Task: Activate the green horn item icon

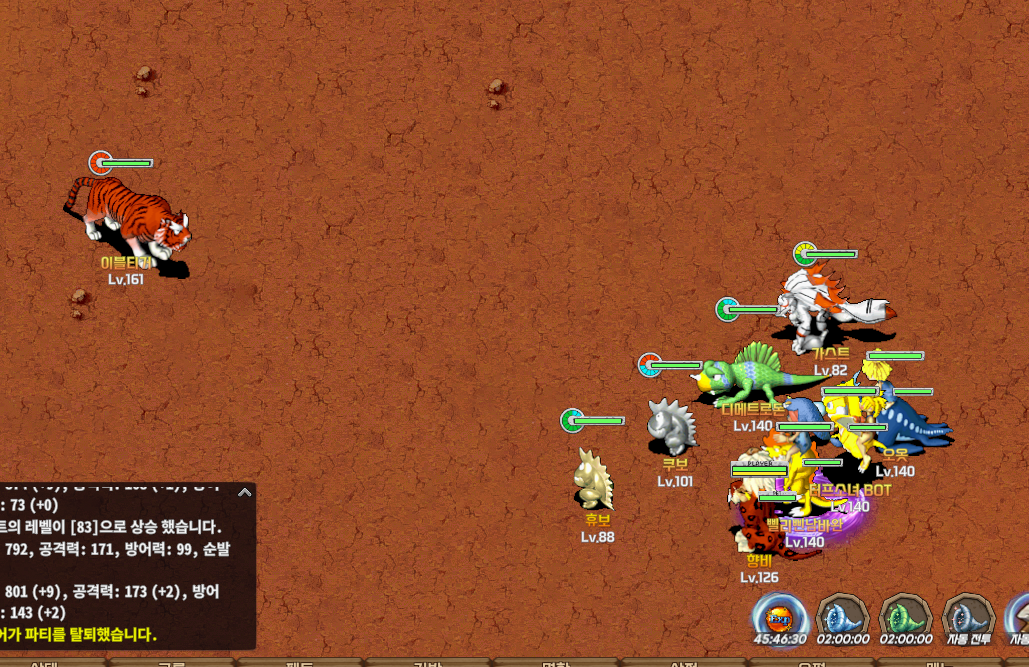Action: pyautogui.click(x=905, y=616)
